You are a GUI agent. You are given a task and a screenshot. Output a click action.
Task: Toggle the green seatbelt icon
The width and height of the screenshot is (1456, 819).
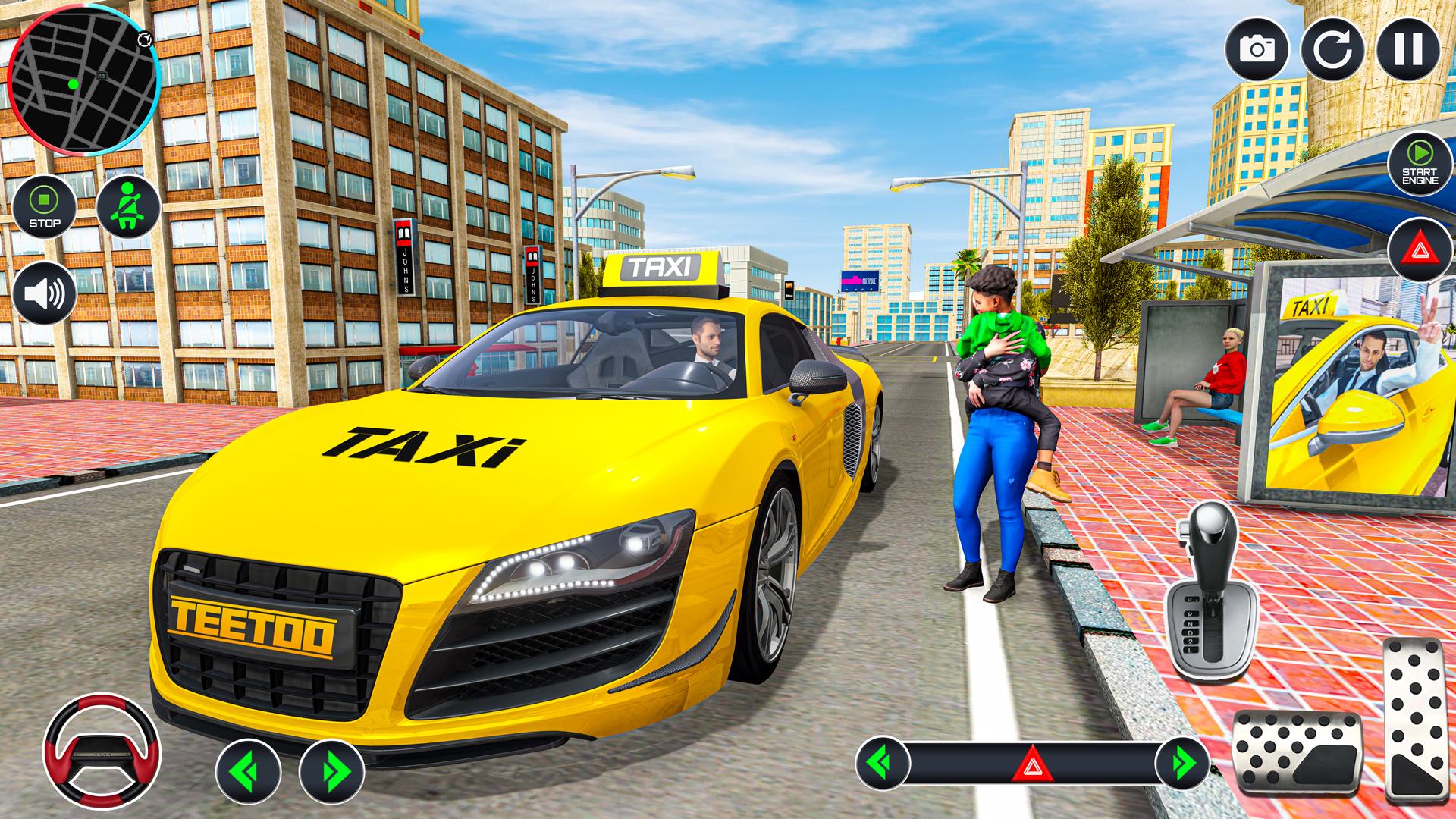[128, 206]
